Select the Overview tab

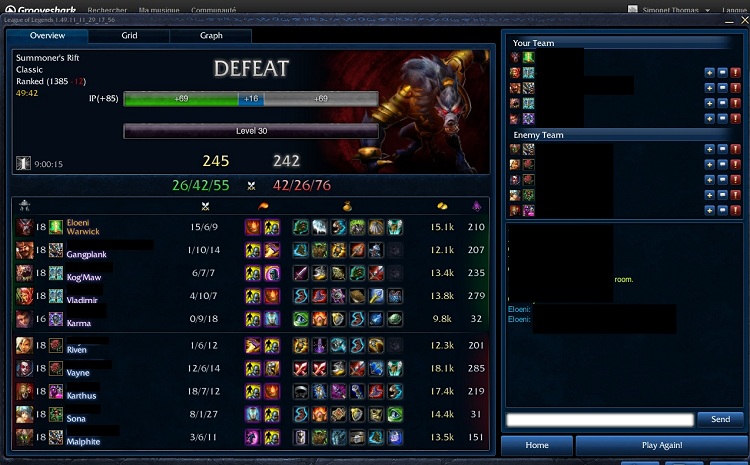47,35
